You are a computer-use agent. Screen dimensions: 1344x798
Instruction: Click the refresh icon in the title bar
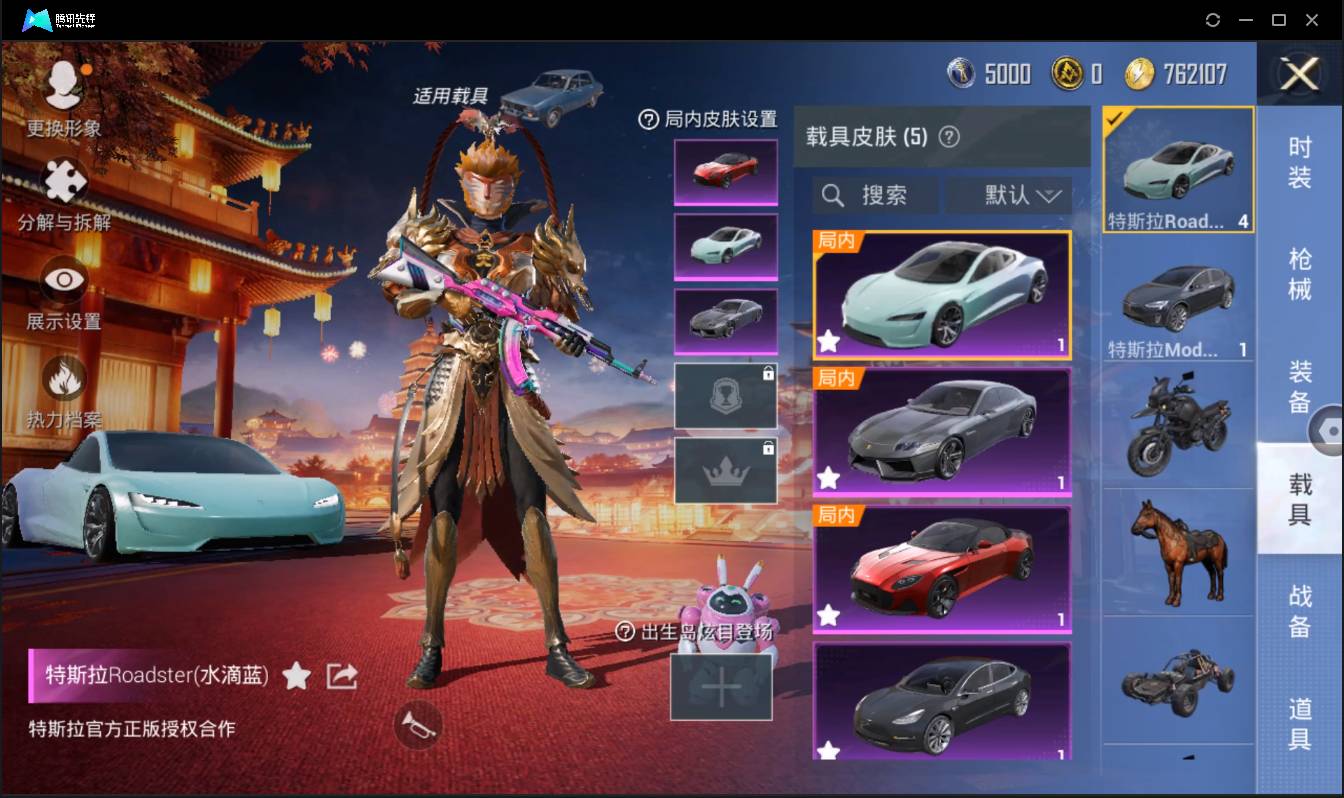click(1213, 20)
